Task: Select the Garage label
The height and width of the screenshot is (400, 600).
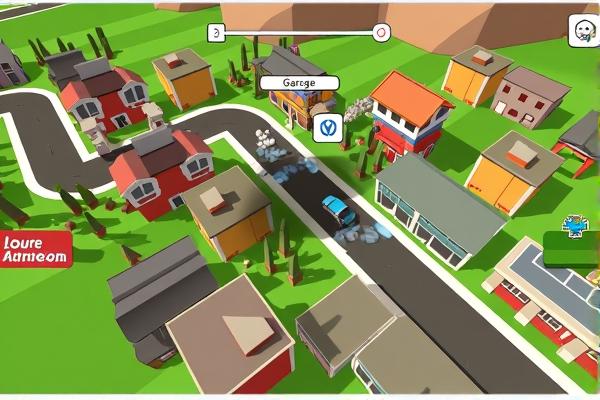Action: pyautogui.click(x=298, y=83)
